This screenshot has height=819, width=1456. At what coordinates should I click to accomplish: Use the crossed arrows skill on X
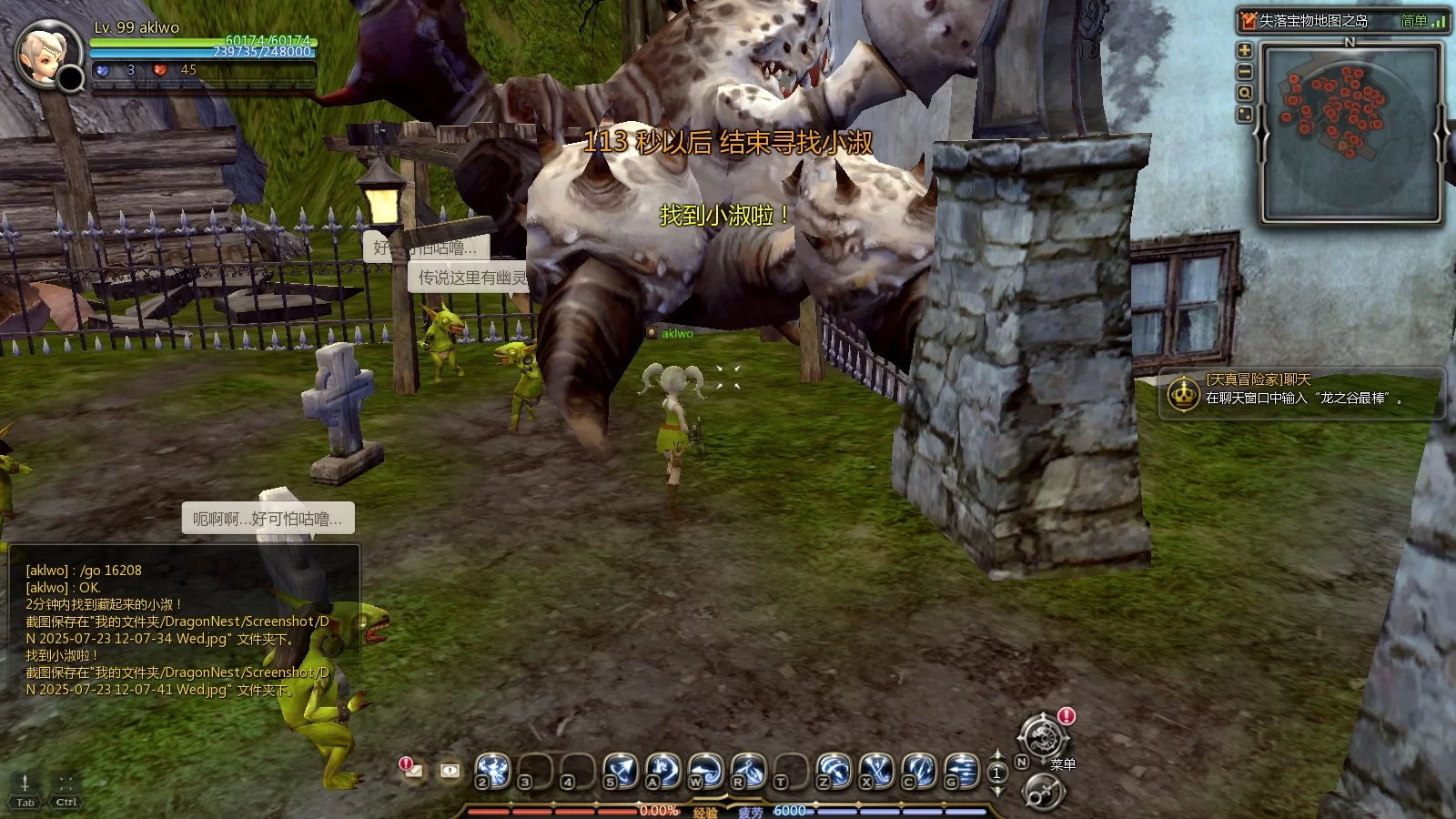[x=876, y=770]
